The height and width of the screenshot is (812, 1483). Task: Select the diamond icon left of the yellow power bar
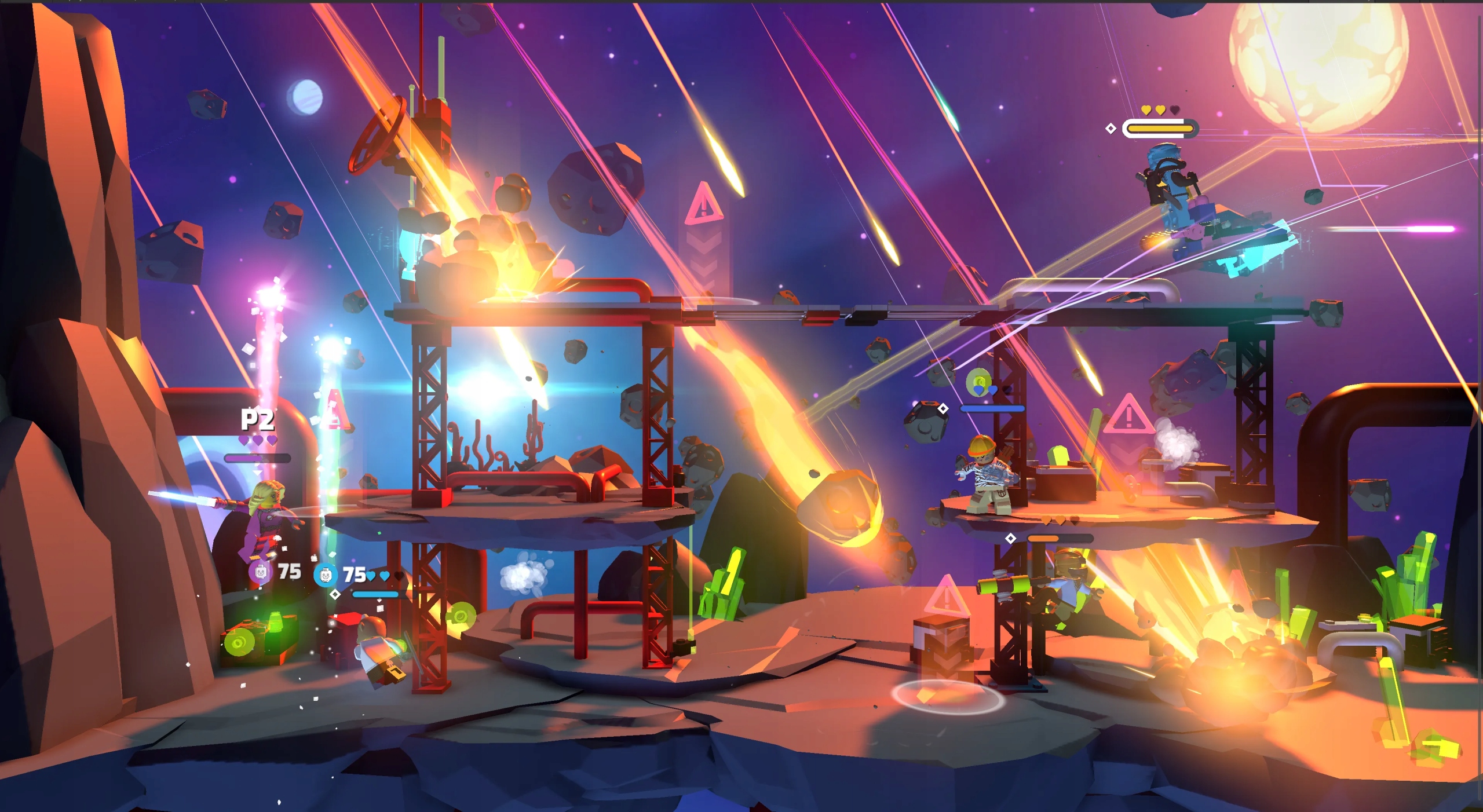coord(1111,128)
